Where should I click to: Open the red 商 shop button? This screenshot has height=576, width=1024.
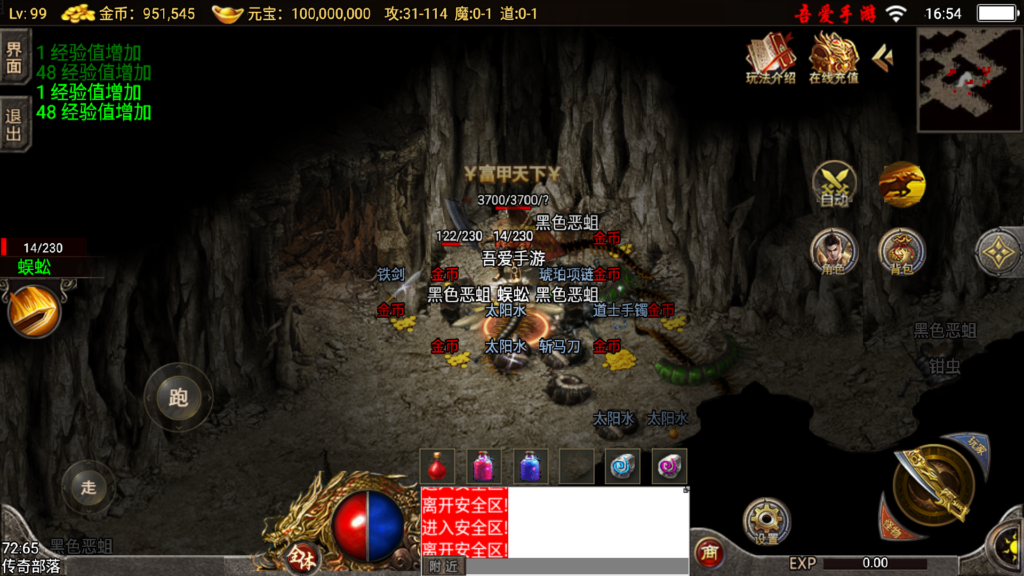pos(709,553)
